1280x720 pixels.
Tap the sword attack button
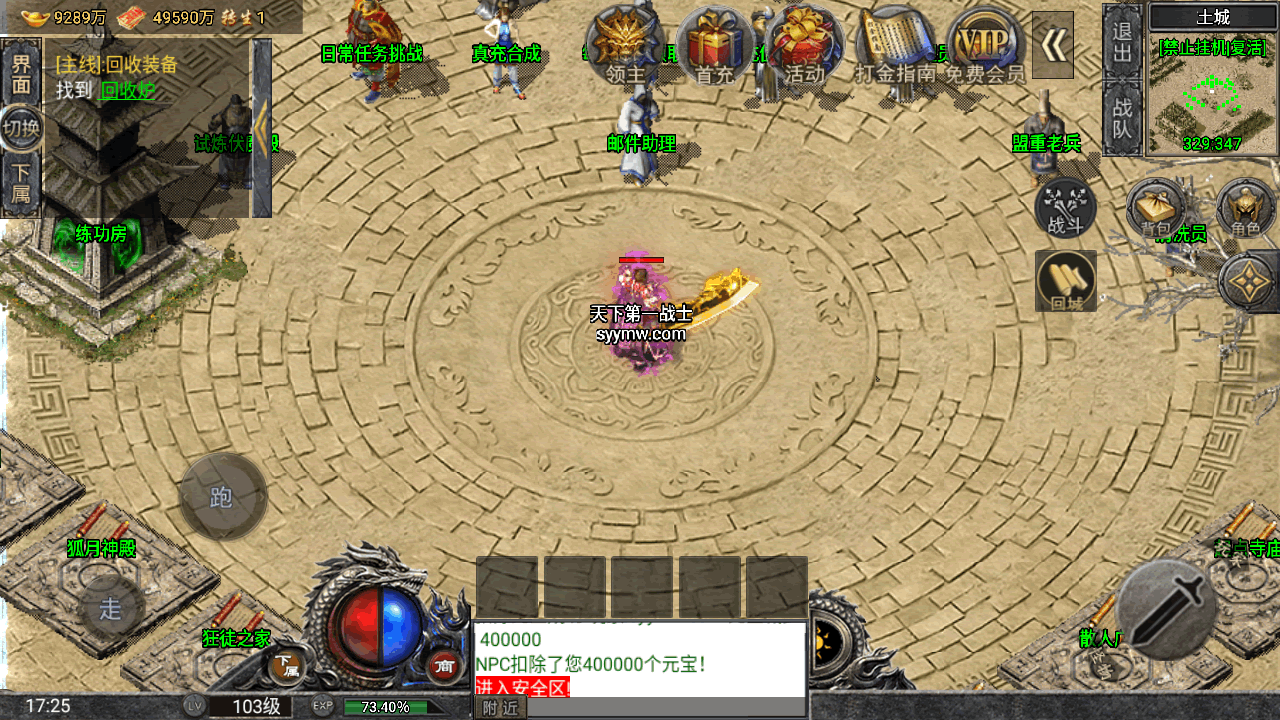coord(1166,609)
